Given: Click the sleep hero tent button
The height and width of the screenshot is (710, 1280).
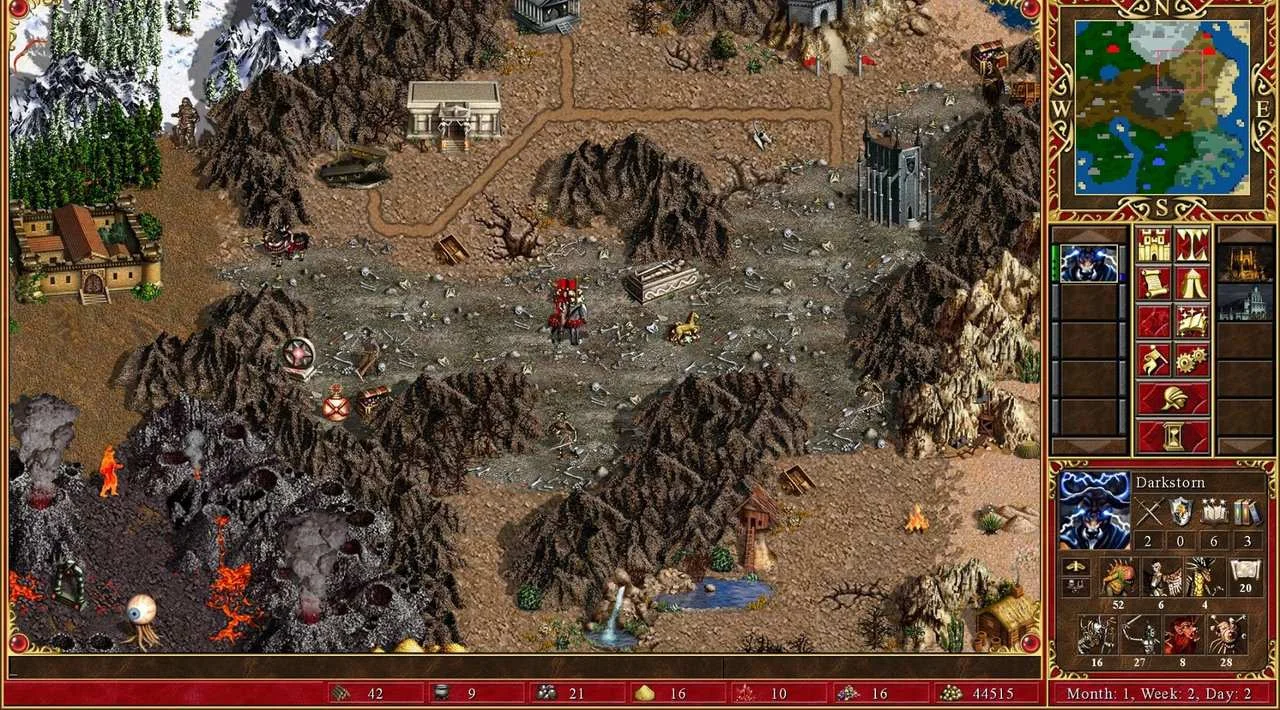Looking at the screenshot, I should coord(1191,284).
